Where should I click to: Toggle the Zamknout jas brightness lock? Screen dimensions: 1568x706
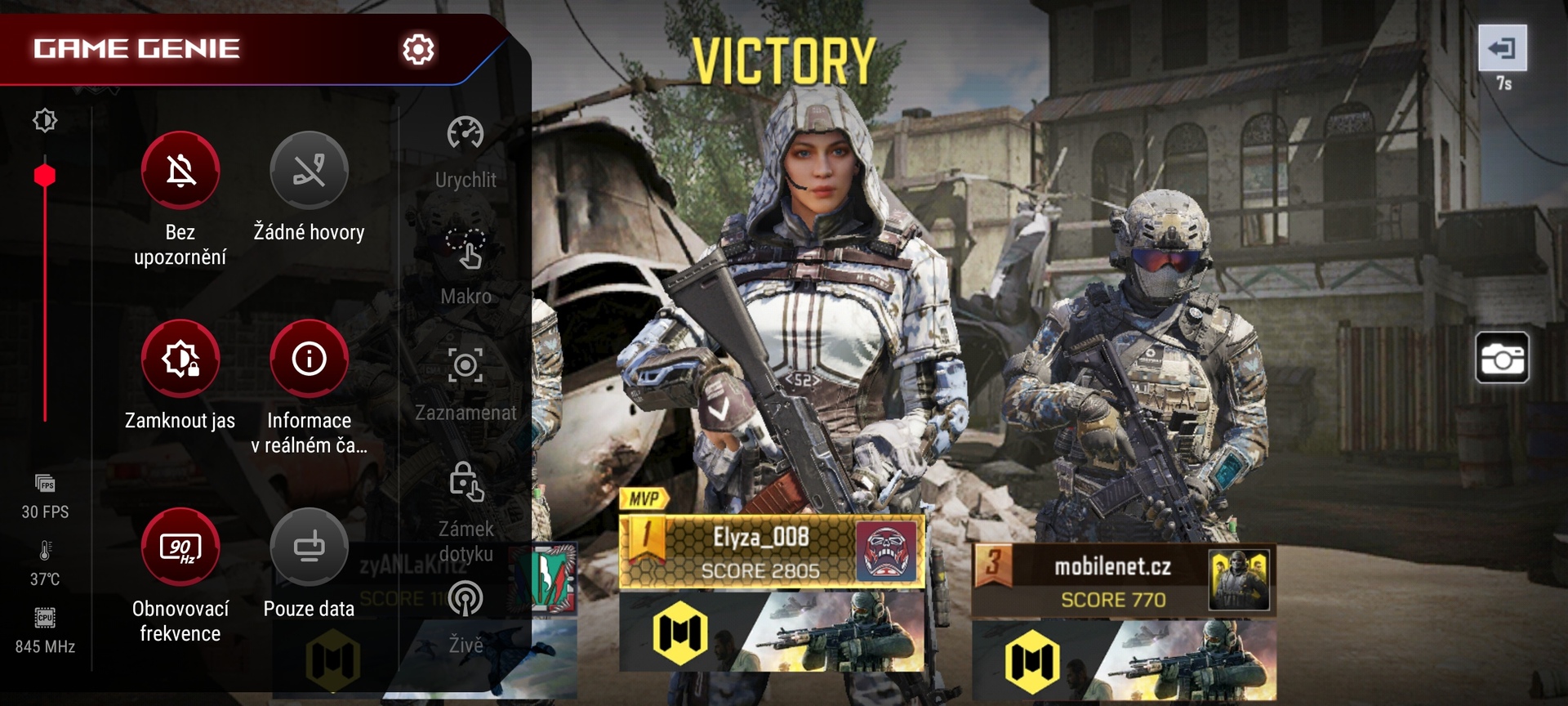pyautogui.click(x=180, y=359)
